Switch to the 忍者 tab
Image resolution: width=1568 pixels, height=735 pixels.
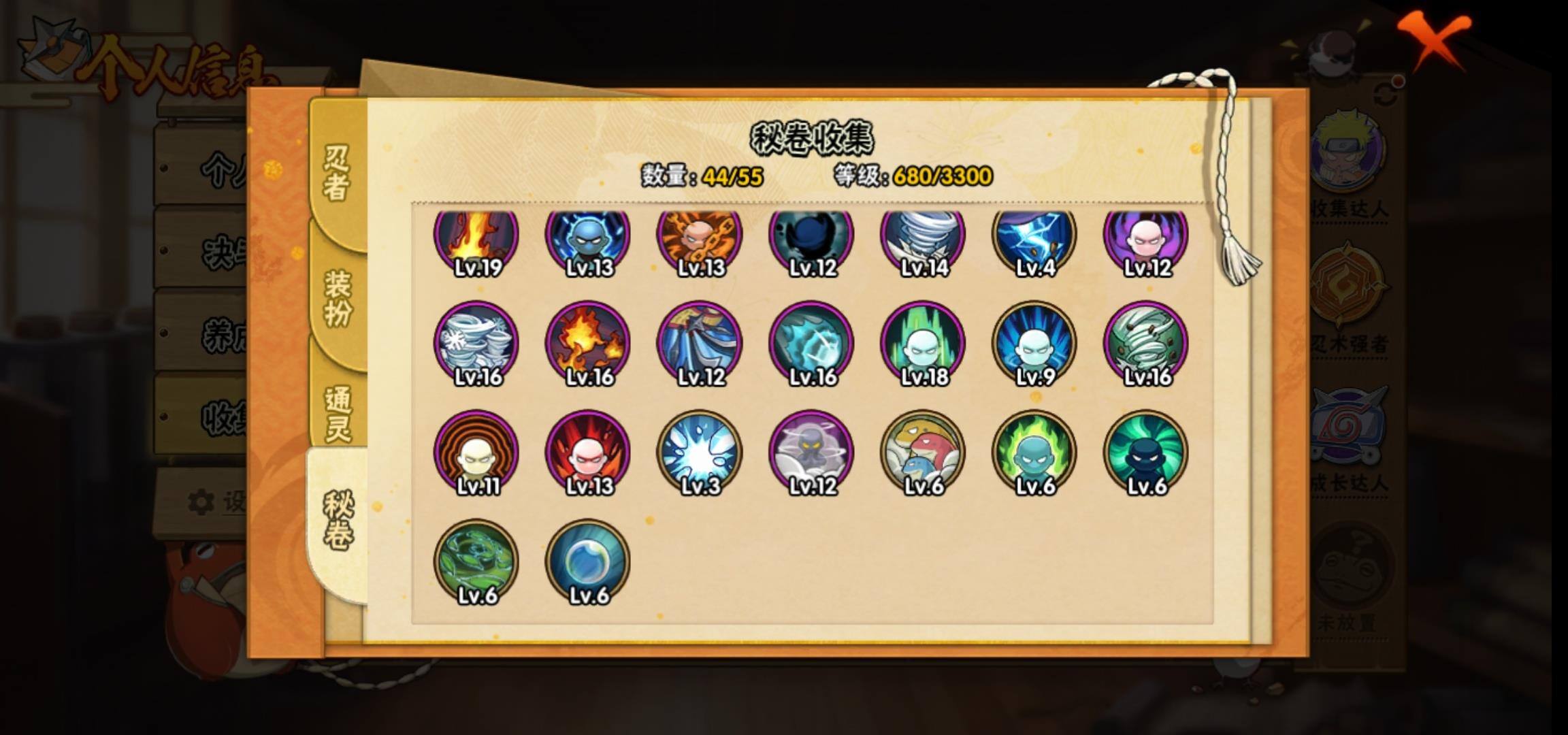click(337, 174)
